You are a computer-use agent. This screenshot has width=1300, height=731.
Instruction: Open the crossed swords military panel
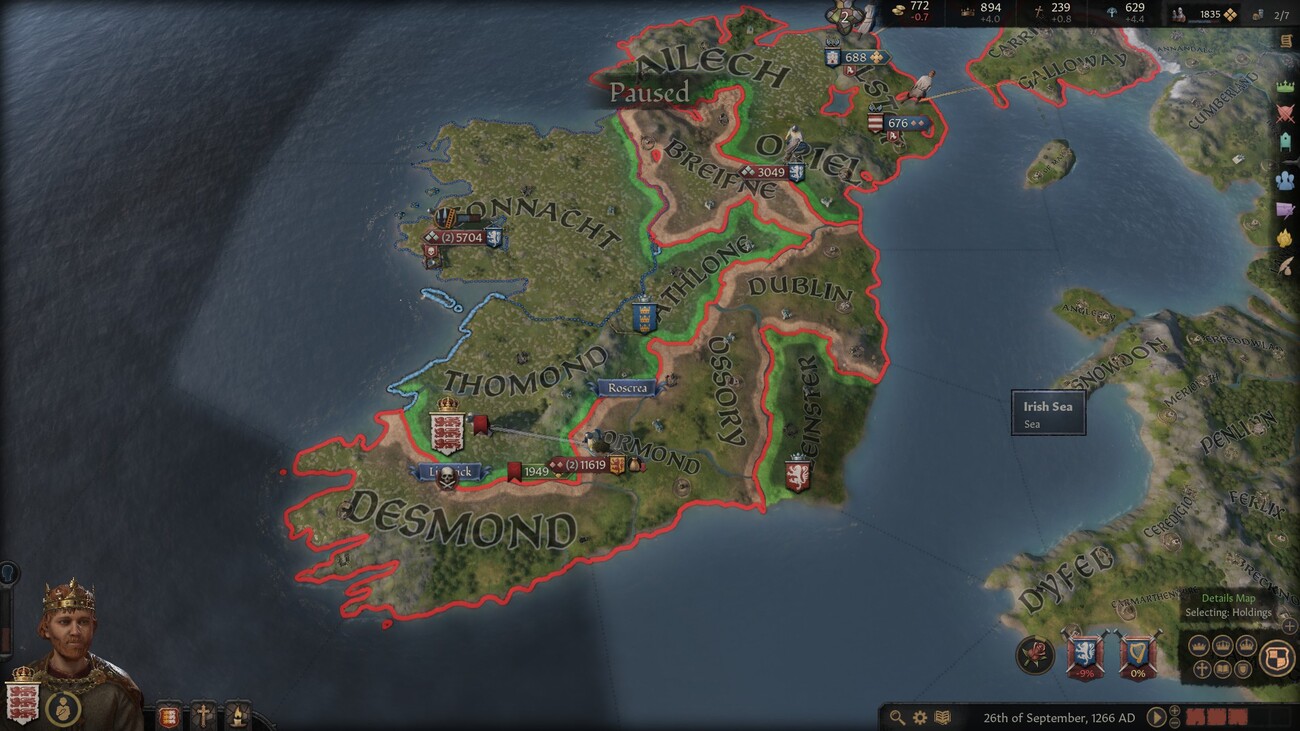click(x=1285, y=113)
